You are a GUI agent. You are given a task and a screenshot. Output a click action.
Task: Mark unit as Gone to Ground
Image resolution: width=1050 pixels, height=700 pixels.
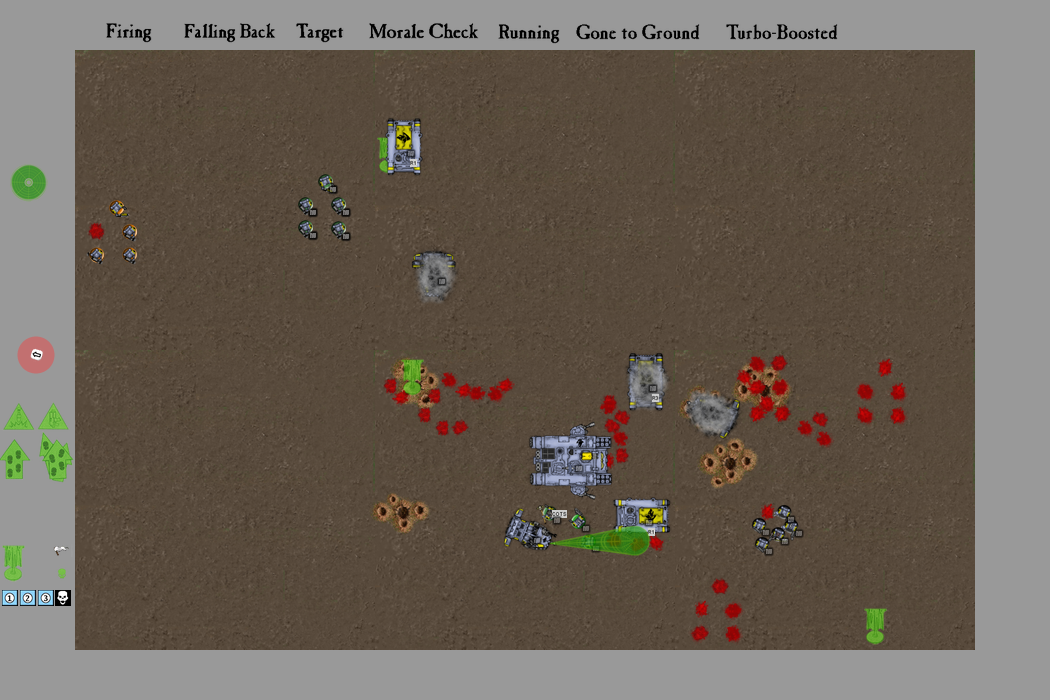click(x=637, y=32)
